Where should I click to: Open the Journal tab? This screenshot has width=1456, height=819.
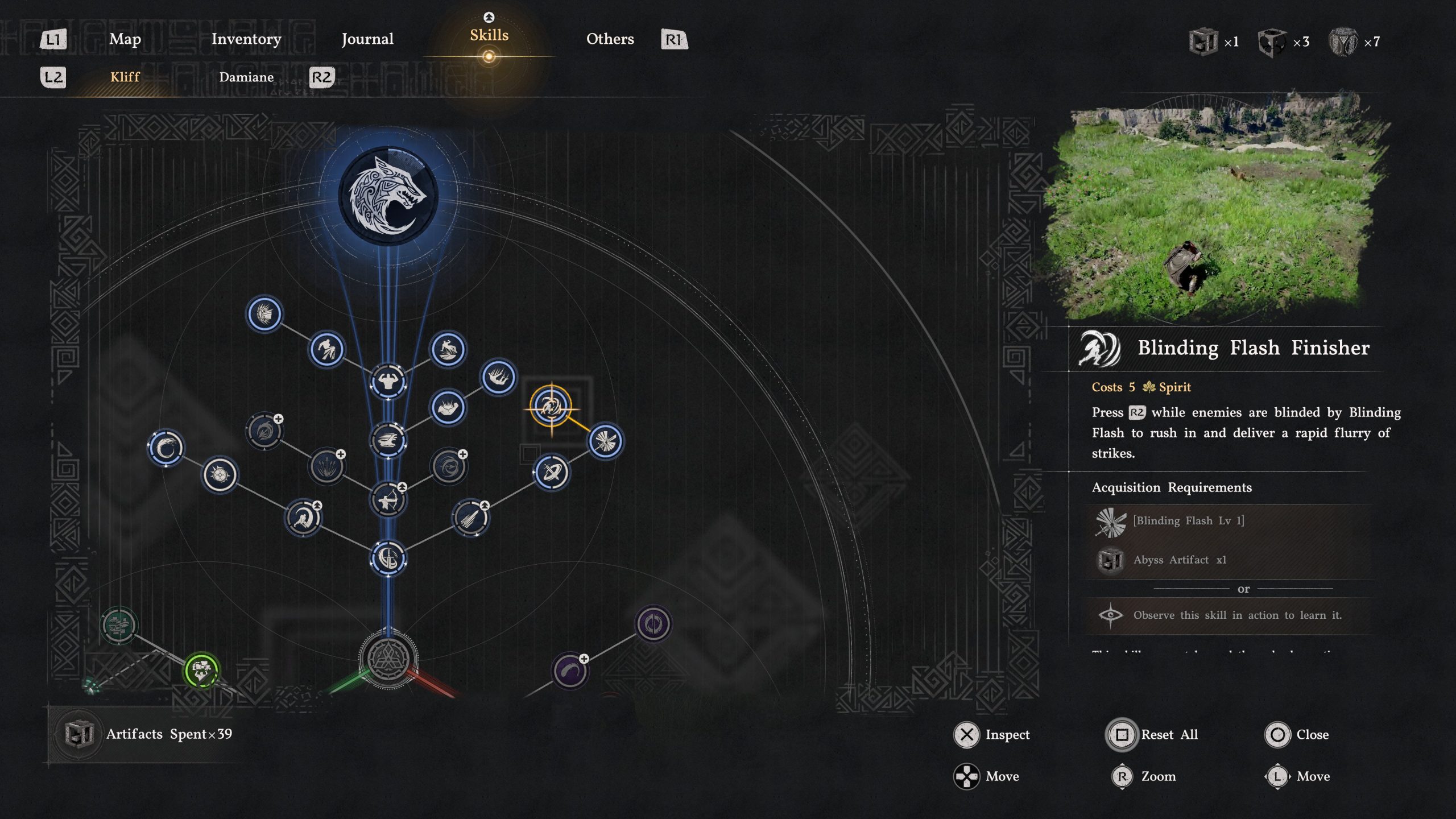(x=367, y=39)
